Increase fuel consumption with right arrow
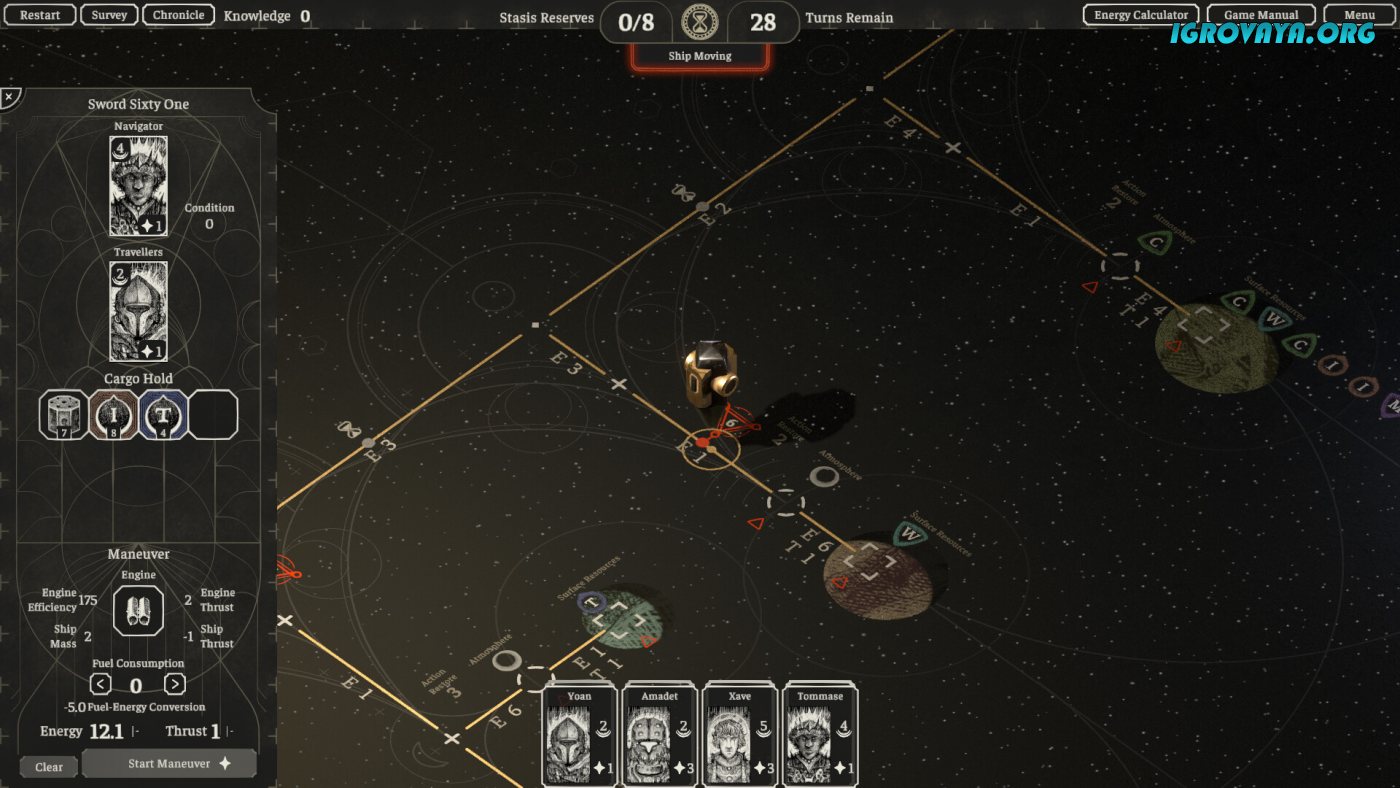The width and height of the screenshot is (1400, 788). 175,684
